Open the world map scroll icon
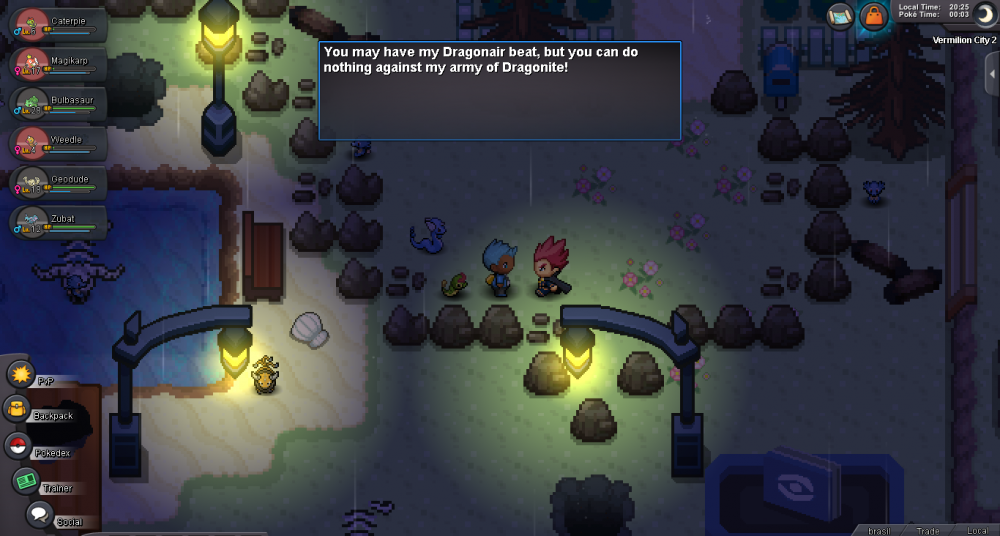Image resolution: width=1000 pixels, height=536 pixels. pyautogui.click(x=840, y=16)
